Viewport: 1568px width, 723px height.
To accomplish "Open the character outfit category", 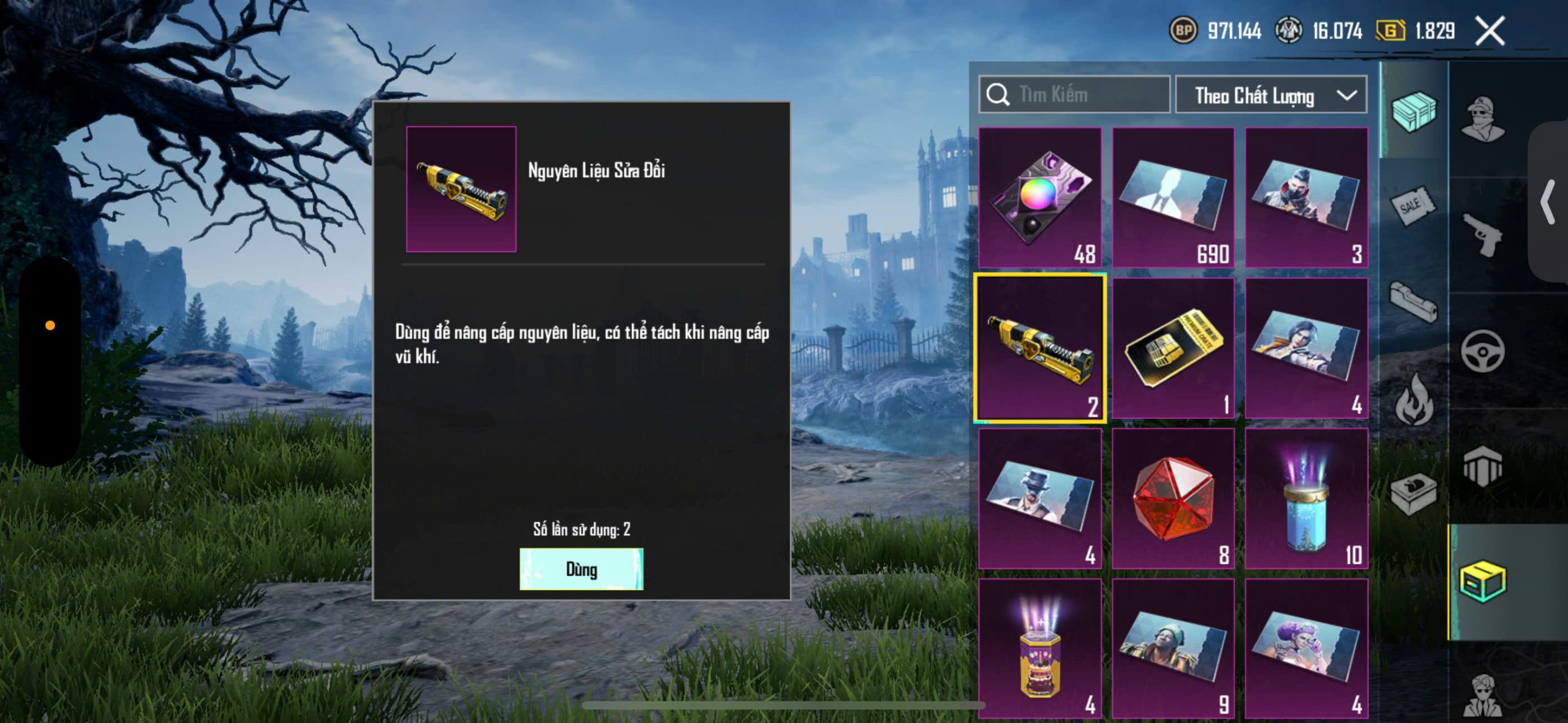I will (x=1482, y=119).
